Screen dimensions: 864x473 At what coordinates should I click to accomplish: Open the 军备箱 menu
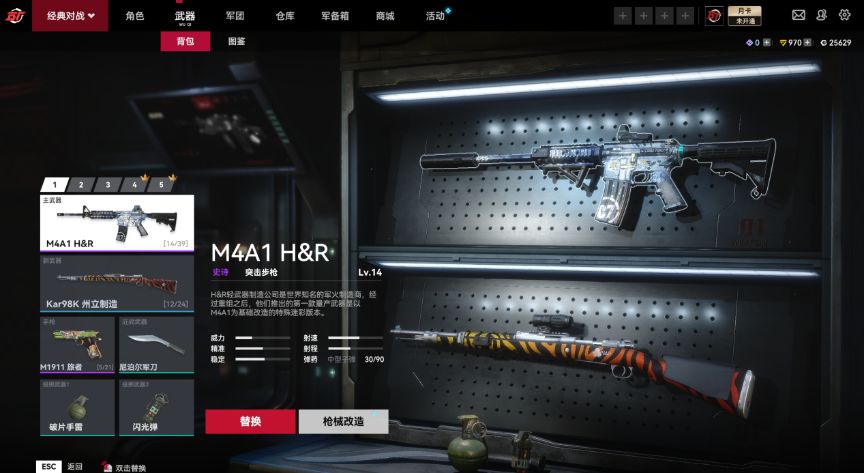coord(335,16)
